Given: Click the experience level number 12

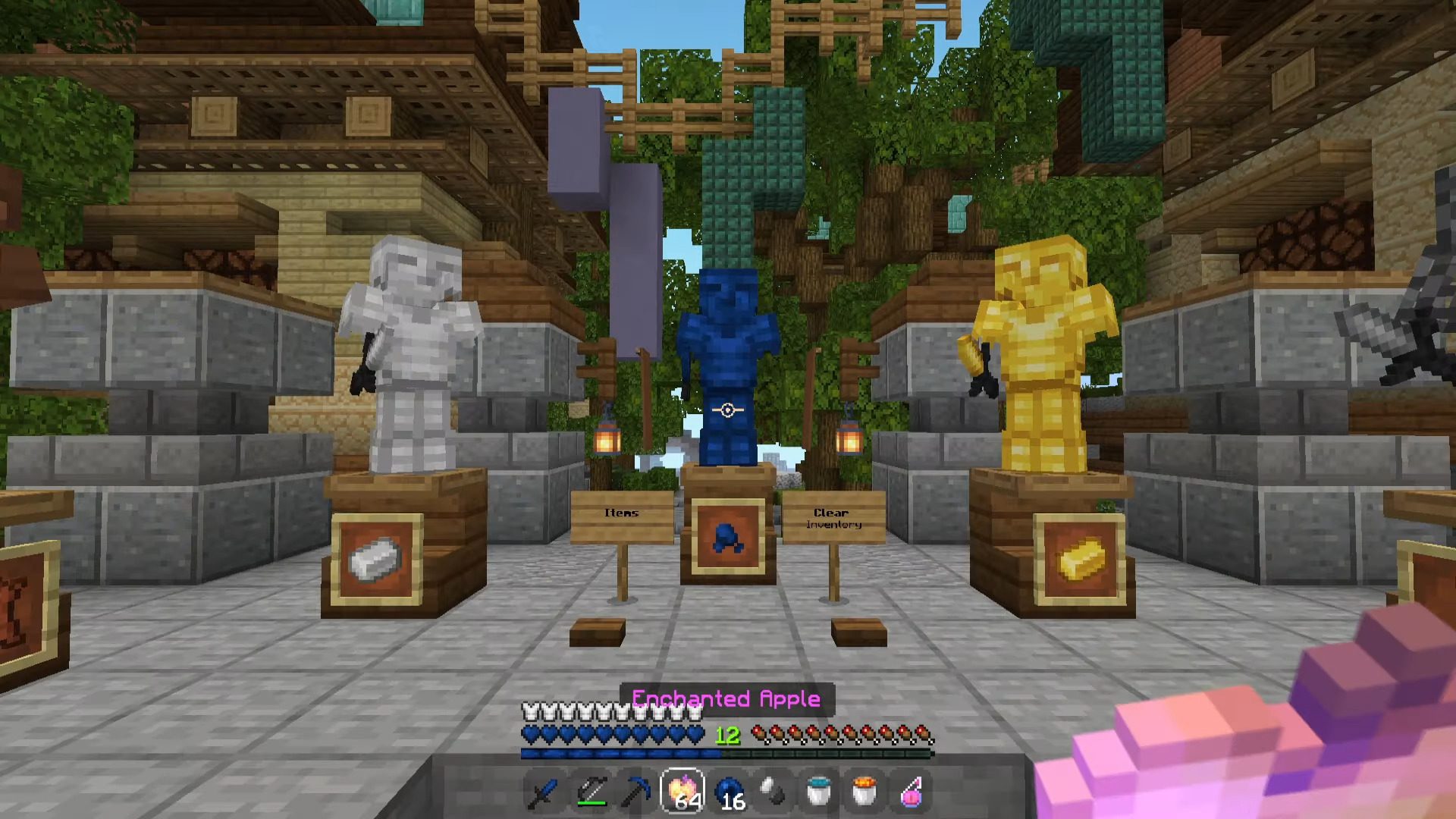Looking at the screenshot, I should [727, 736].
